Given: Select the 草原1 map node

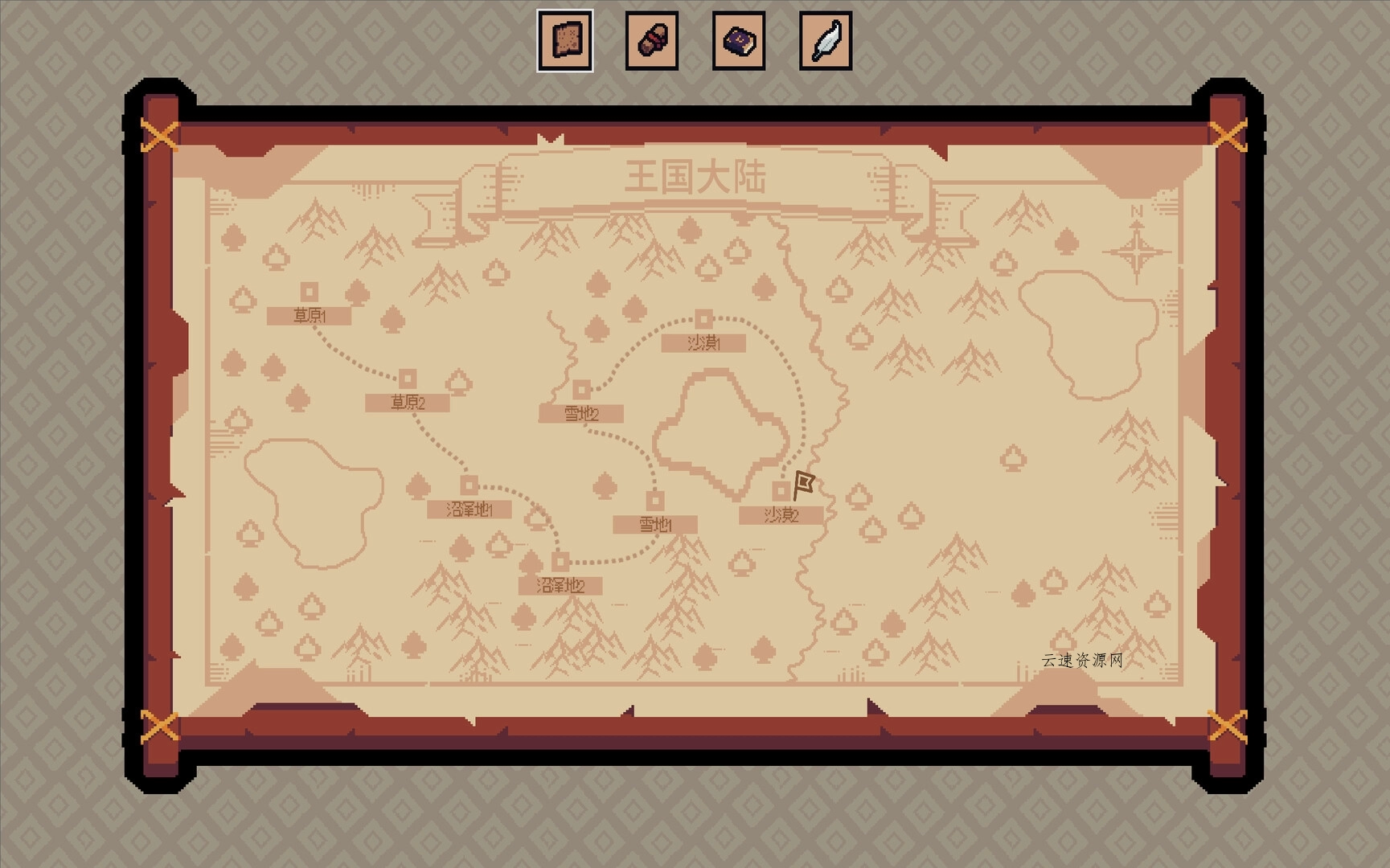Looking at the screenshot, I should 310,292.
